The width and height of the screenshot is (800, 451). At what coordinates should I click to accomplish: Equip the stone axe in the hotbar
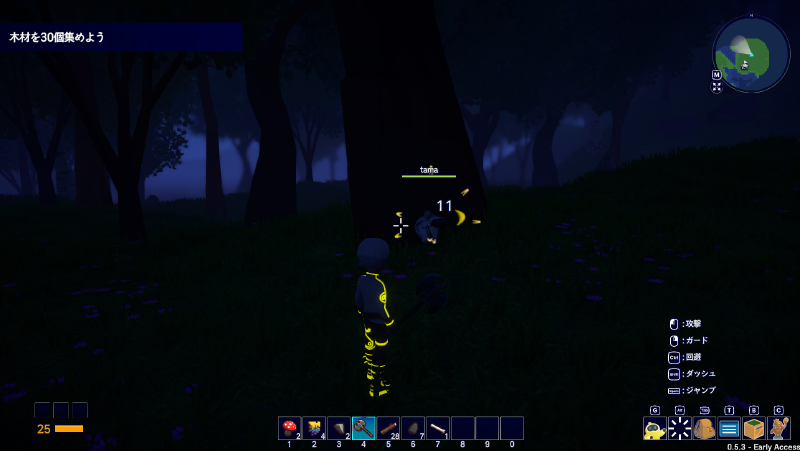363,428
